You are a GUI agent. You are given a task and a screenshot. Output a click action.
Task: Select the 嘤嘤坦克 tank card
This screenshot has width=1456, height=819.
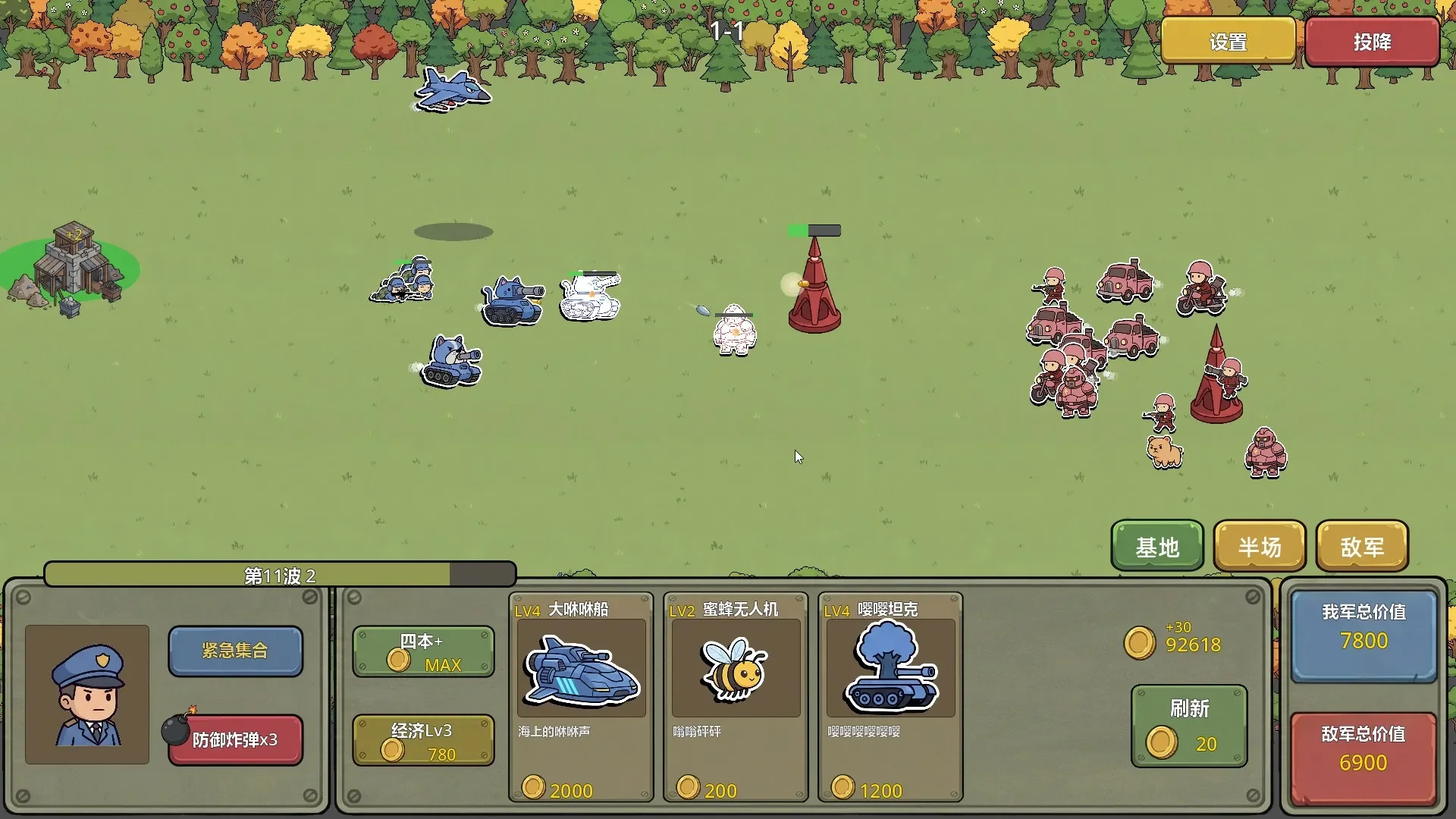[890, 696]
